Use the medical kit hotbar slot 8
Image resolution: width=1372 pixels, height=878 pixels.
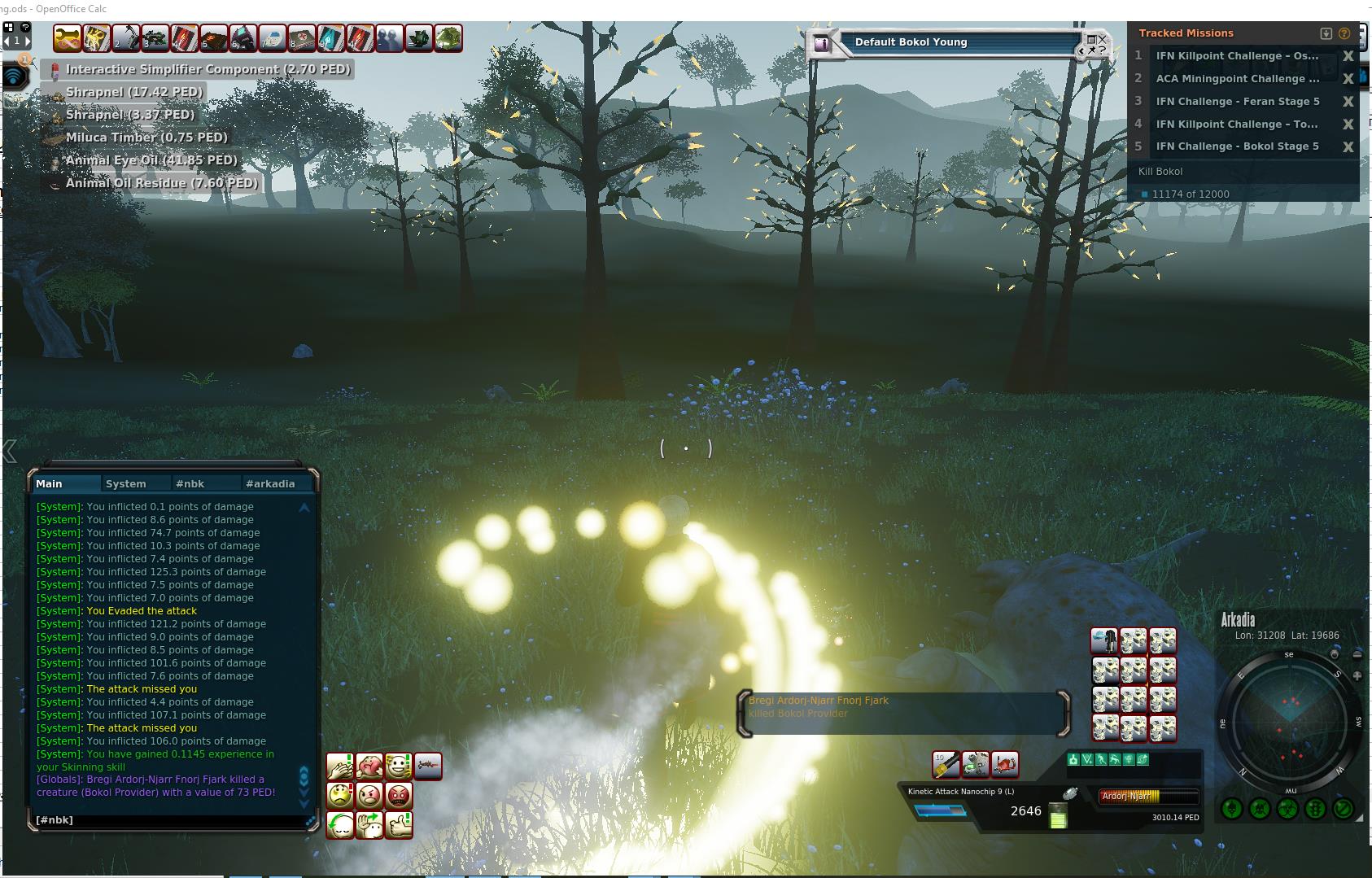[x=301, y=38]
